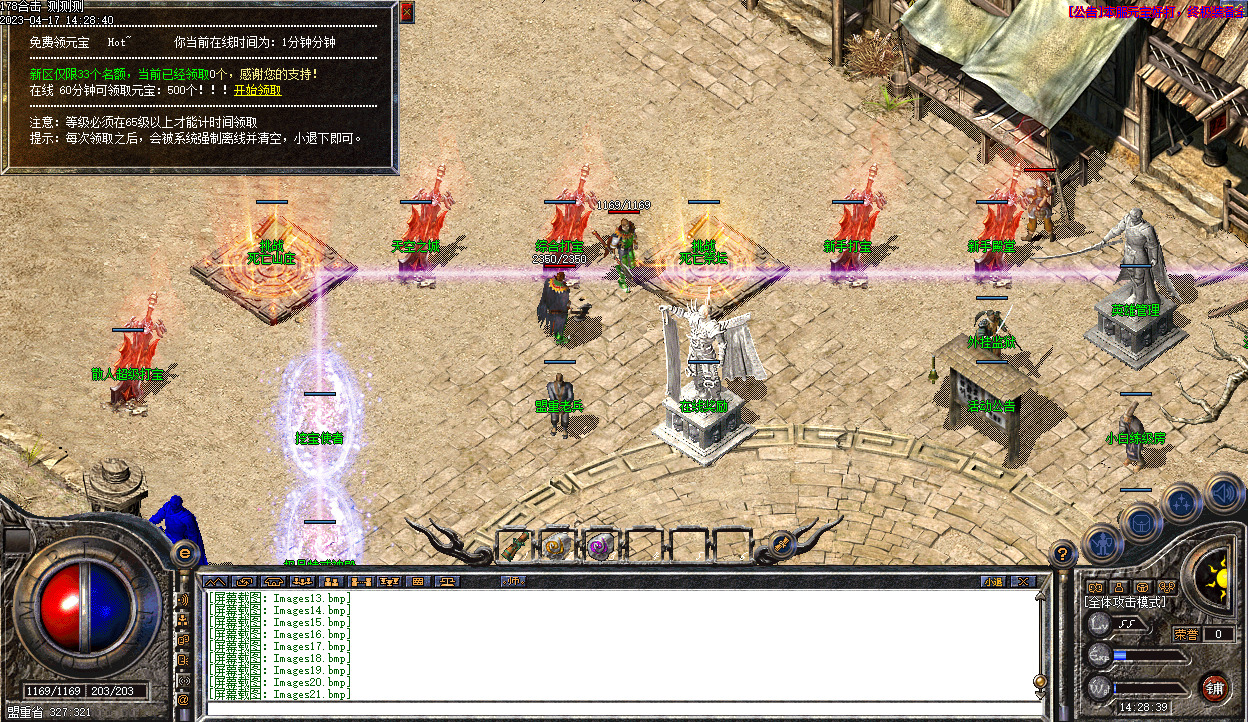Viewport: 1248px width, 722px height.
Task: Open the help question mark button
Action: tap(1064, 551)
